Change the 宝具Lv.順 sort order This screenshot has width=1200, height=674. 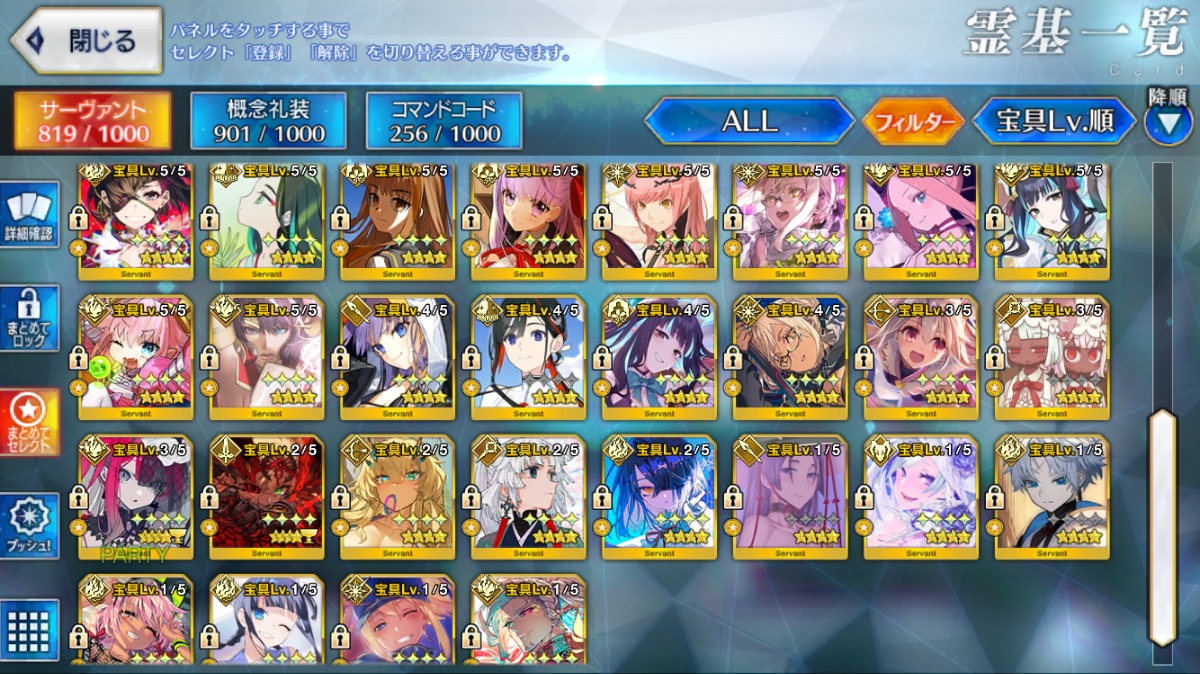[x=1055, y=121]
